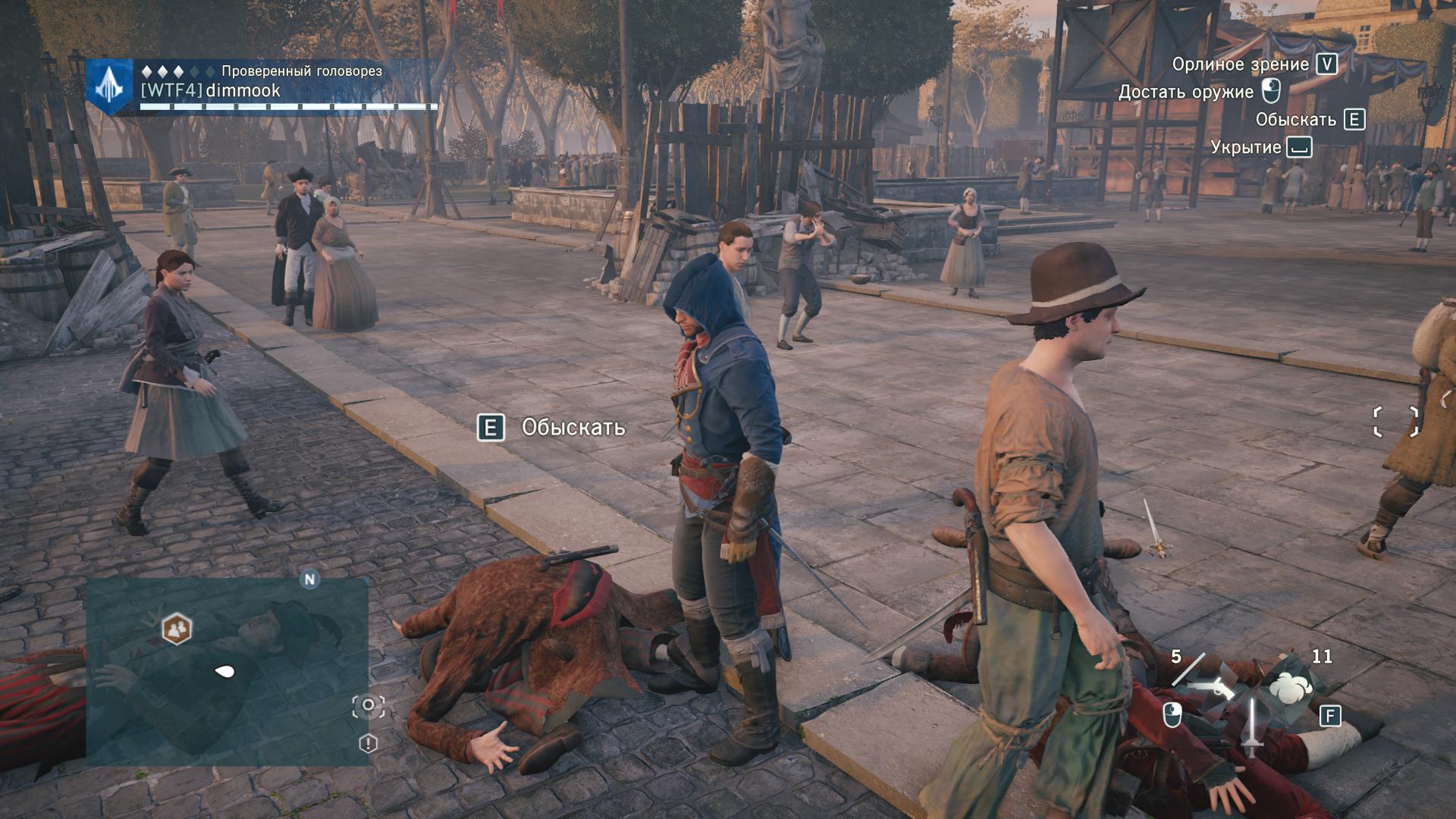Select the co-op mission marker on minimap

pyautogui.click(x=177, y=629)
